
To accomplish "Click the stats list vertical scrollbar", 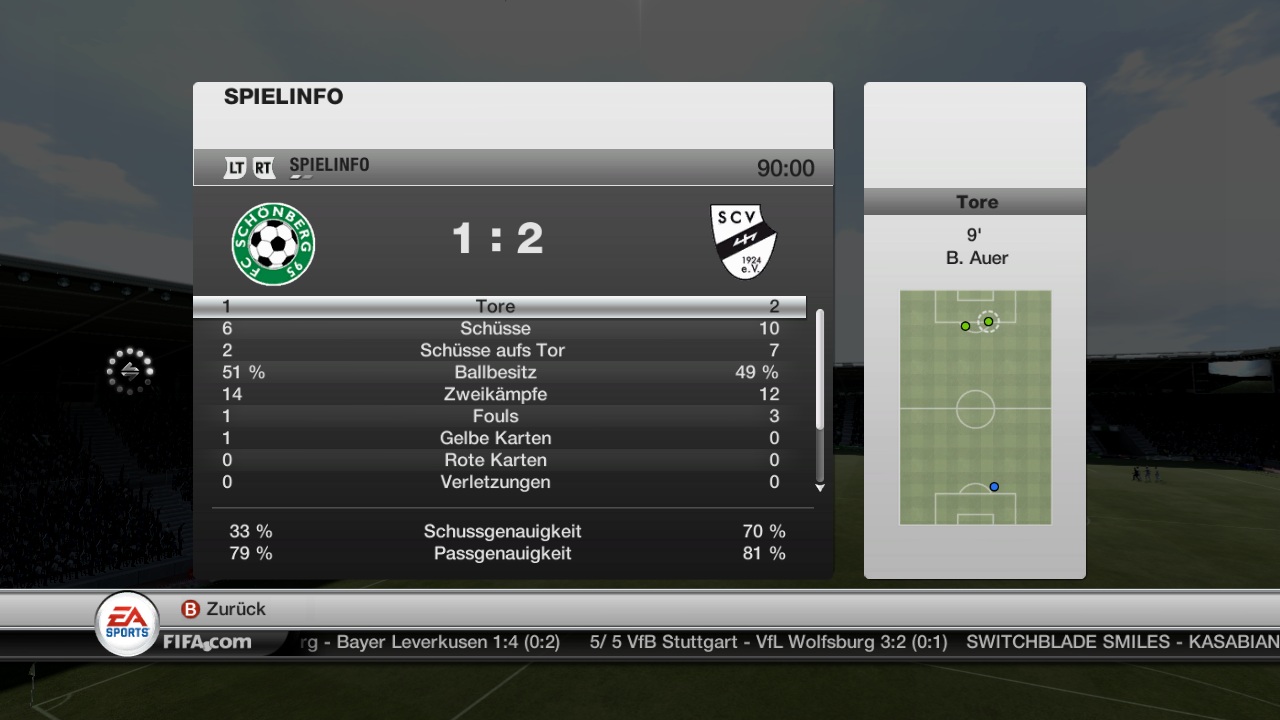I will click(820, 370).
